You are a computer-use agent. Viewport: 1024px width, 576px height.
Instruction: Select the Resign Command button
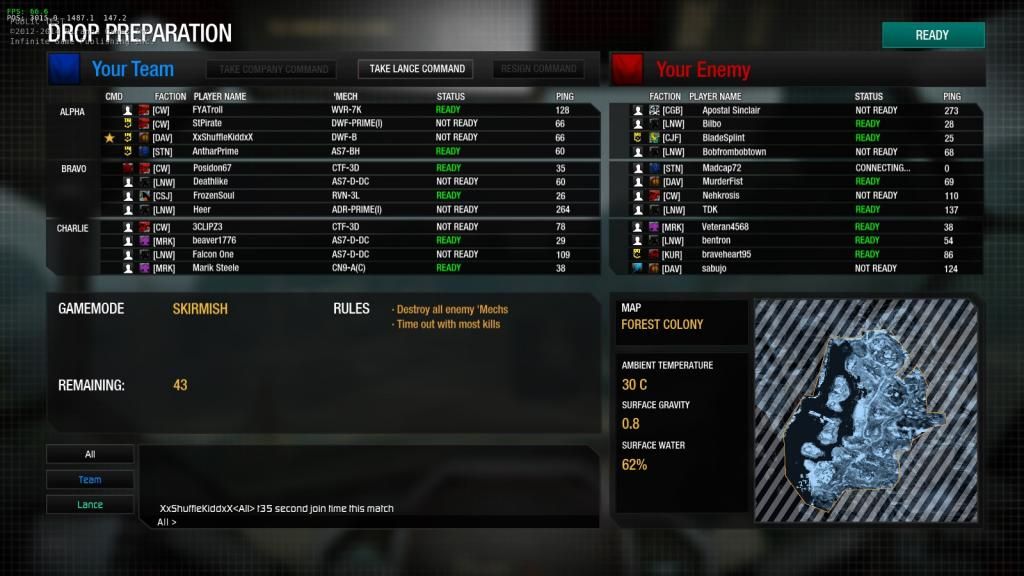point(538,69)
